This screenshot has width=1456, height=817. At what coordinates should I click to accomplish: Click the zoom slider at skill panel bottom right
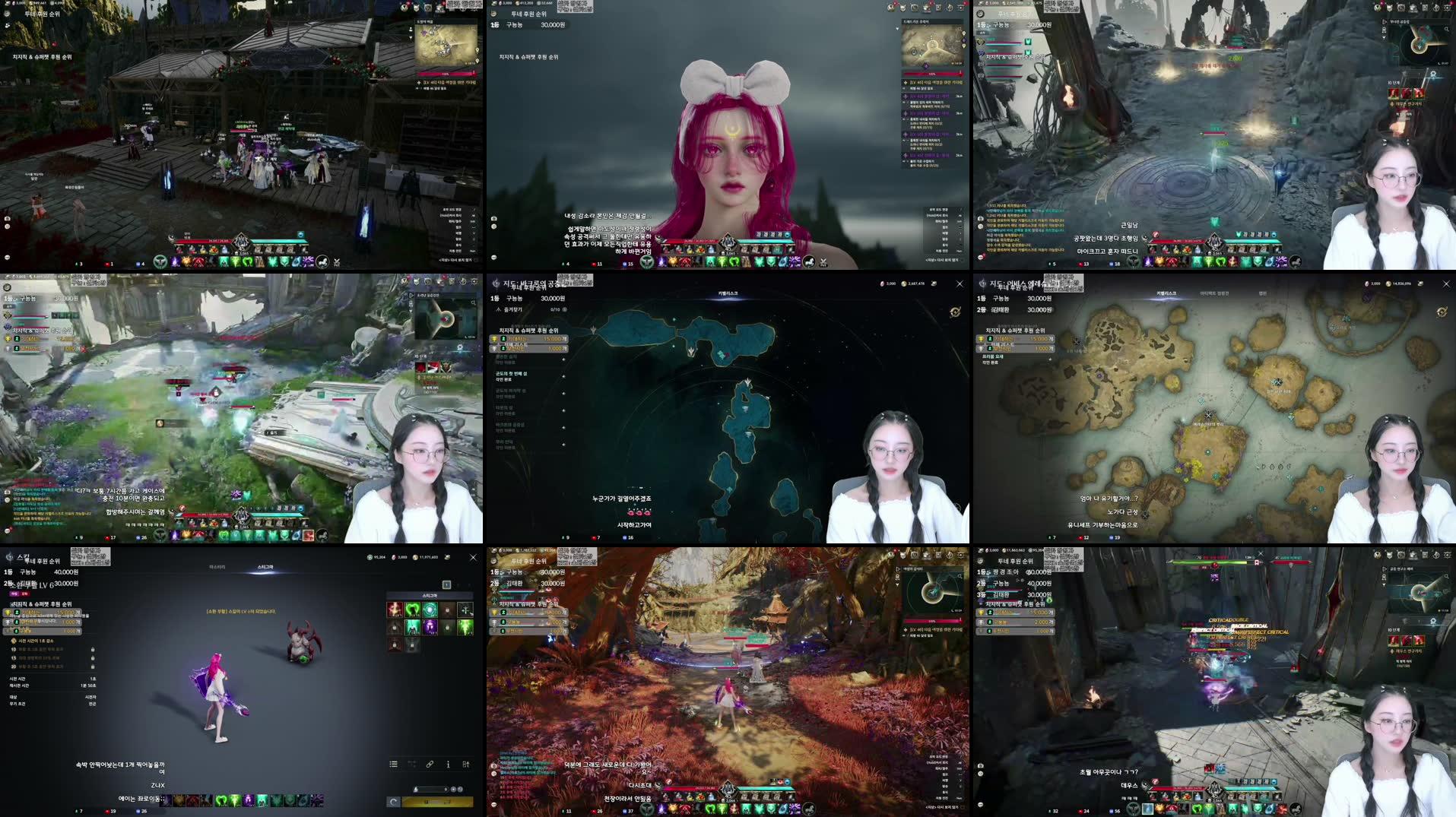click(x=430, y=789)
